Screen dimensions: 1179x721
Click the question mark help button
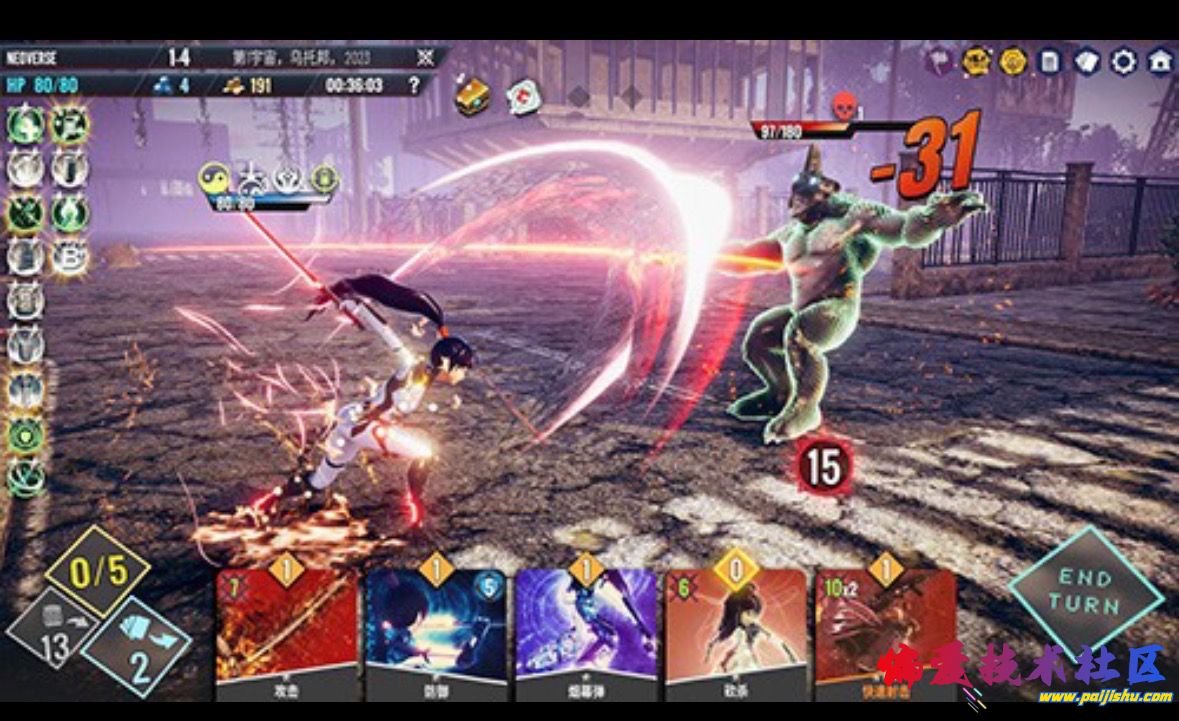coord(415,85)
